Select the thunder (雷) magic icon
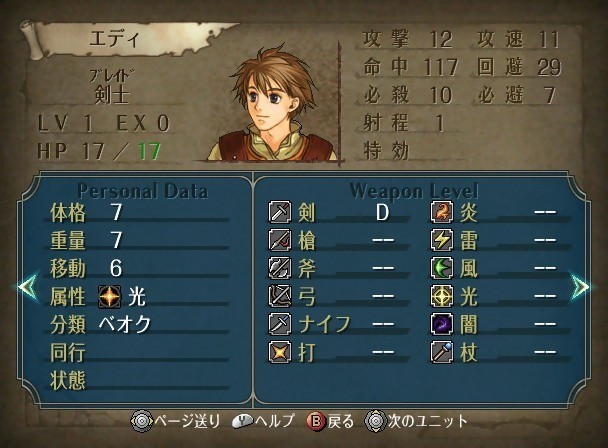608x448 pixels. coord(442,240)
